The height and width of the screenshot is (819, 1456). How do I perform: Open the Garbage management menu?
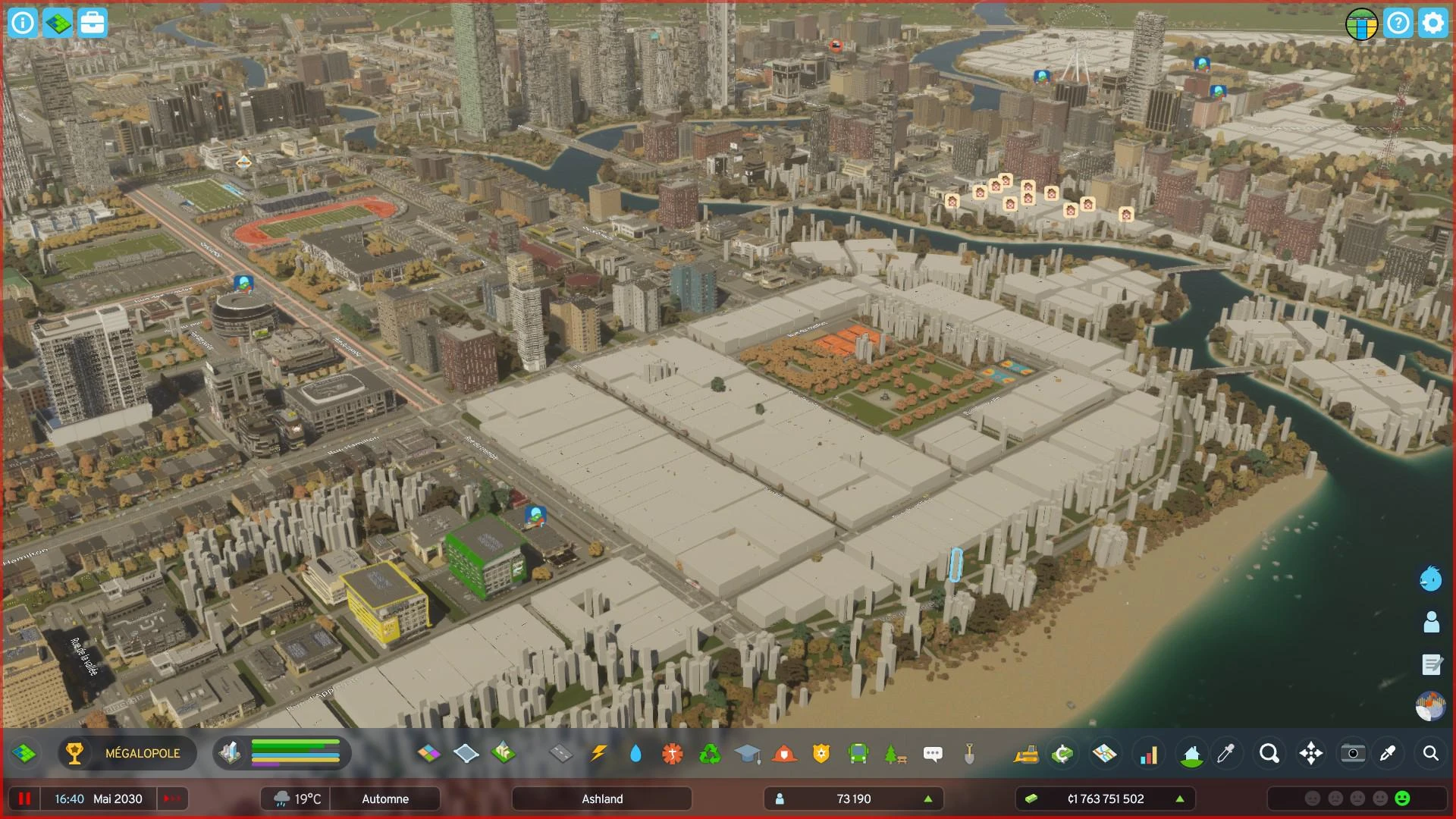point(709,754)
